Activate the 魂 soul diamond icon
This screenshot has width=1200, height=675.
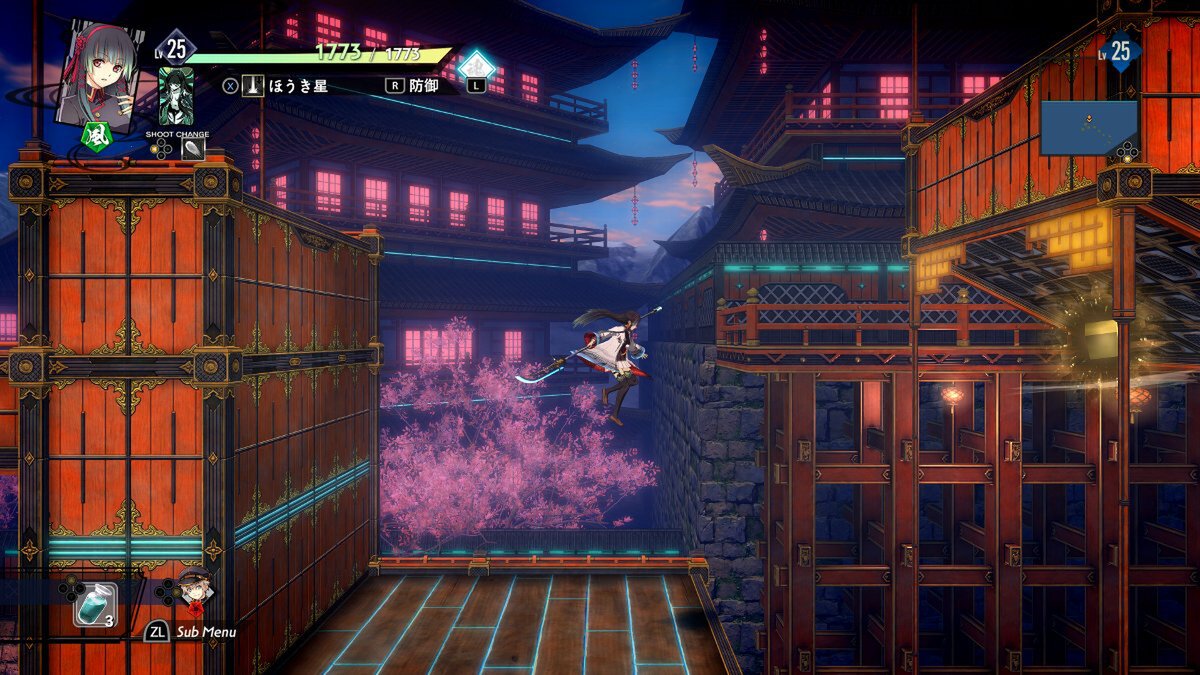(x=477, y=67)
